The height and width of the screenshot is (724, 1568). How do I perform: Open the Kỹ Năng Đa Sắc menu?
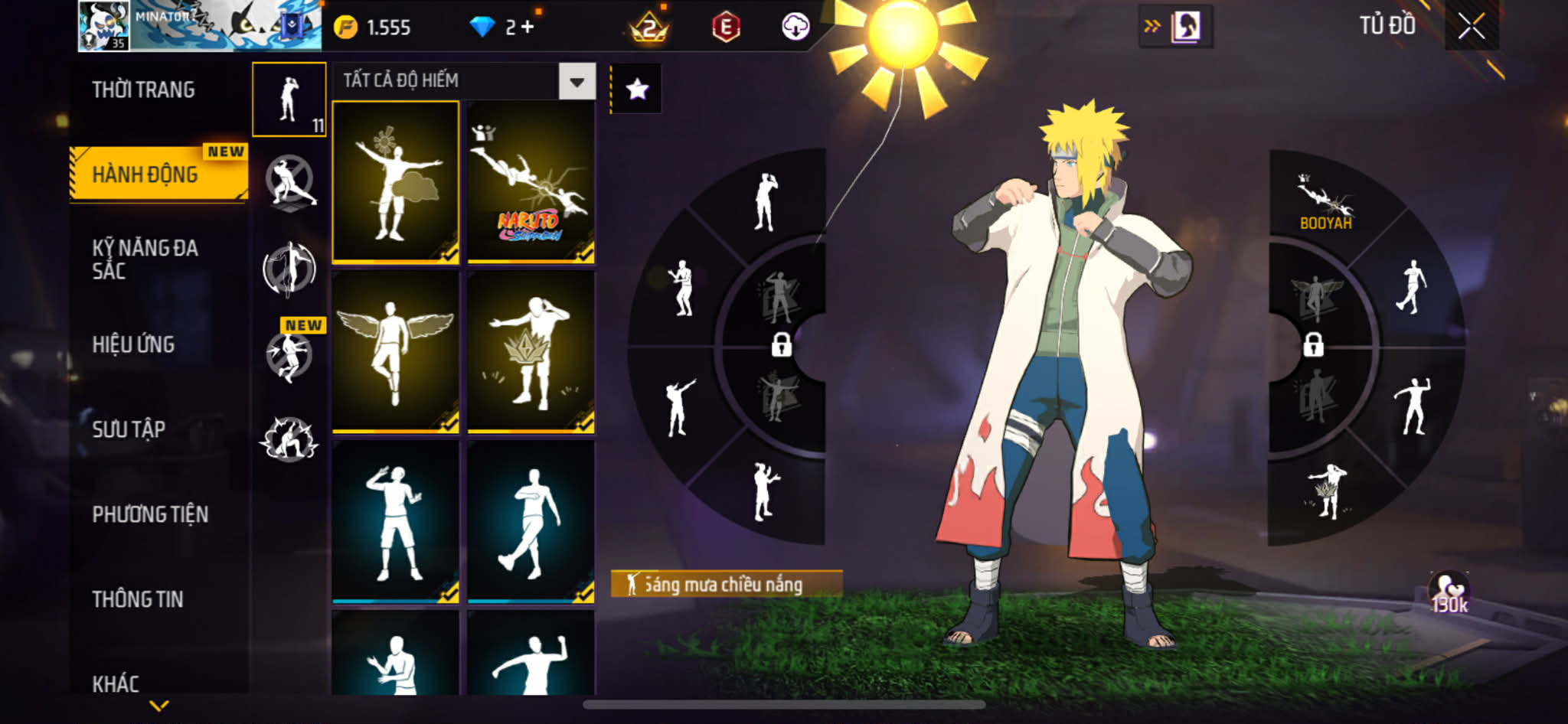(145, 259)
